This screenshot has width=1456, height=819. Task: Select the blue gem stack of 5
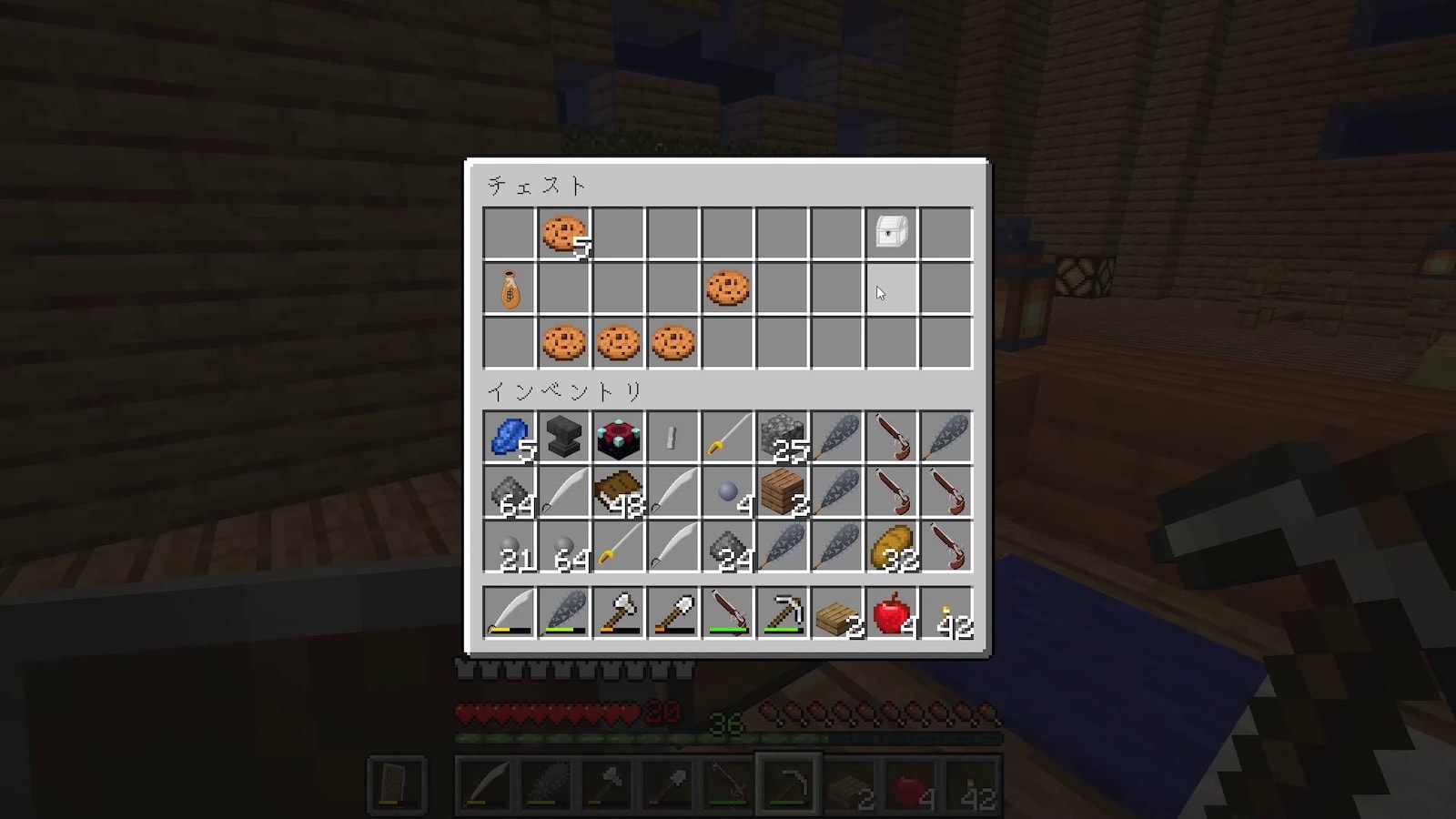pos(510,437)
